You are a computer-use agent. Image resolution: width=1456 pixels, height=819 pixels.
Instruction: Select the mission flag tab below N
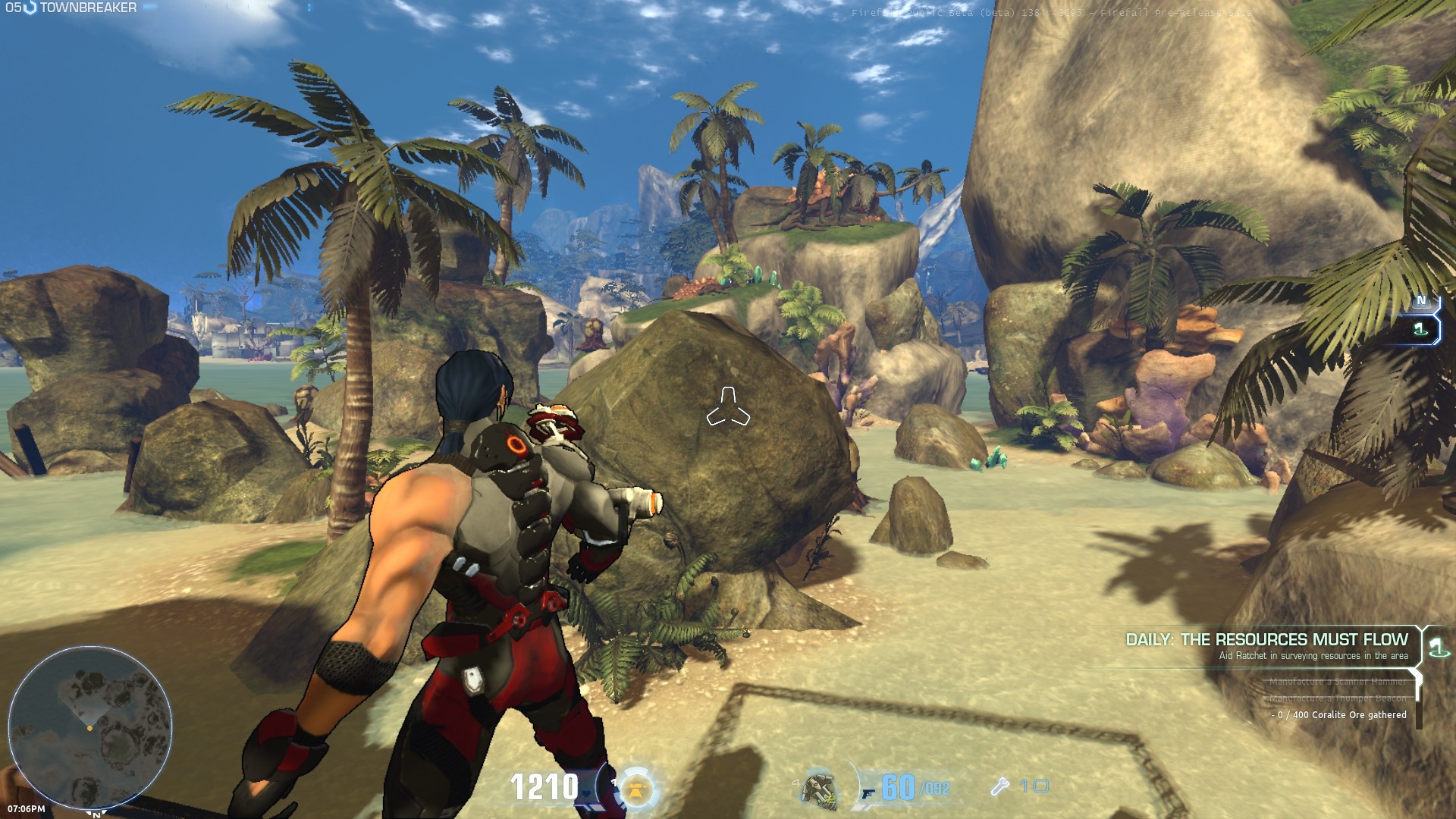[1421, 329]
